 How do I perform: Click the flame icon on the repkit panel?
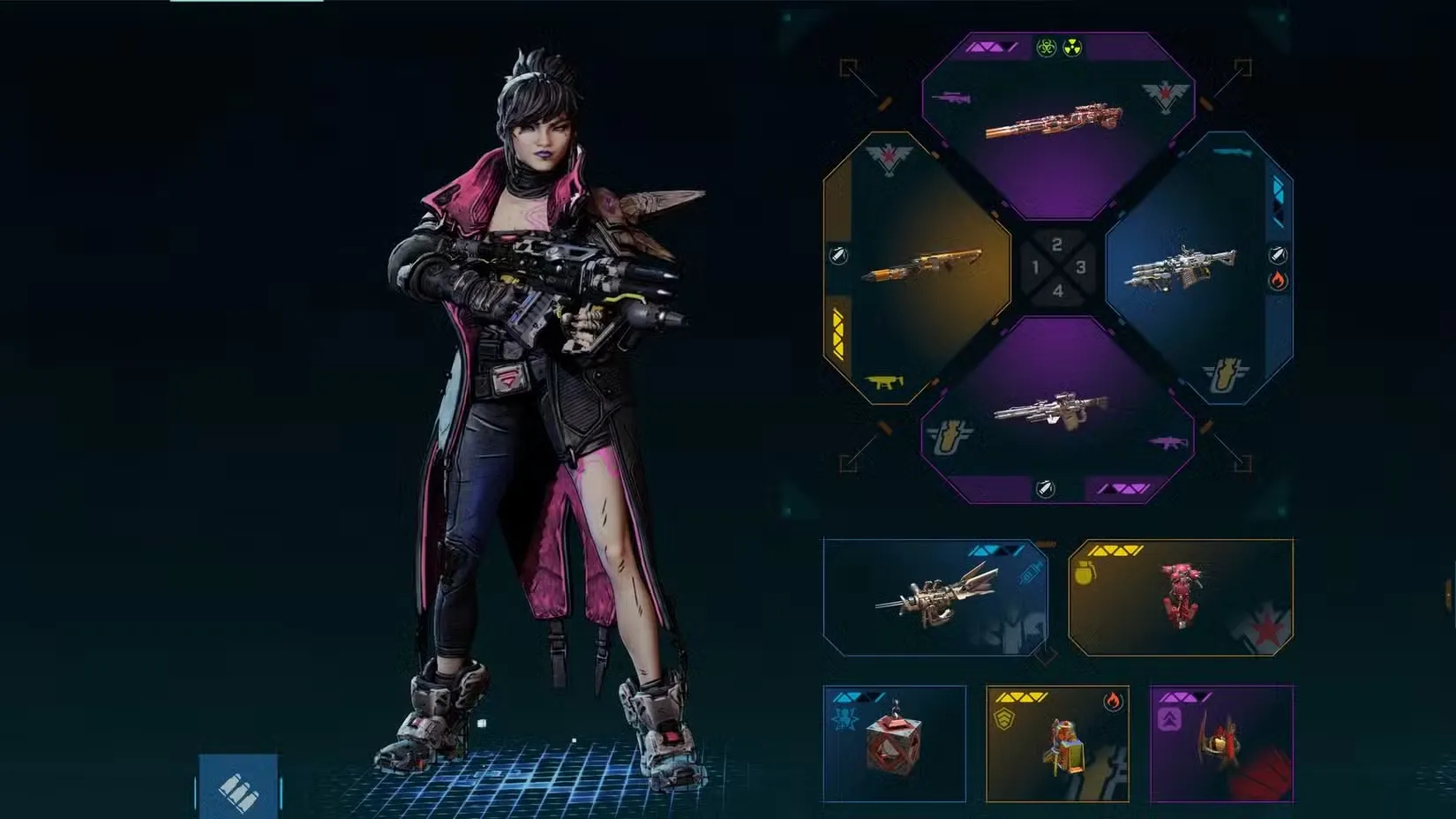1113,701
